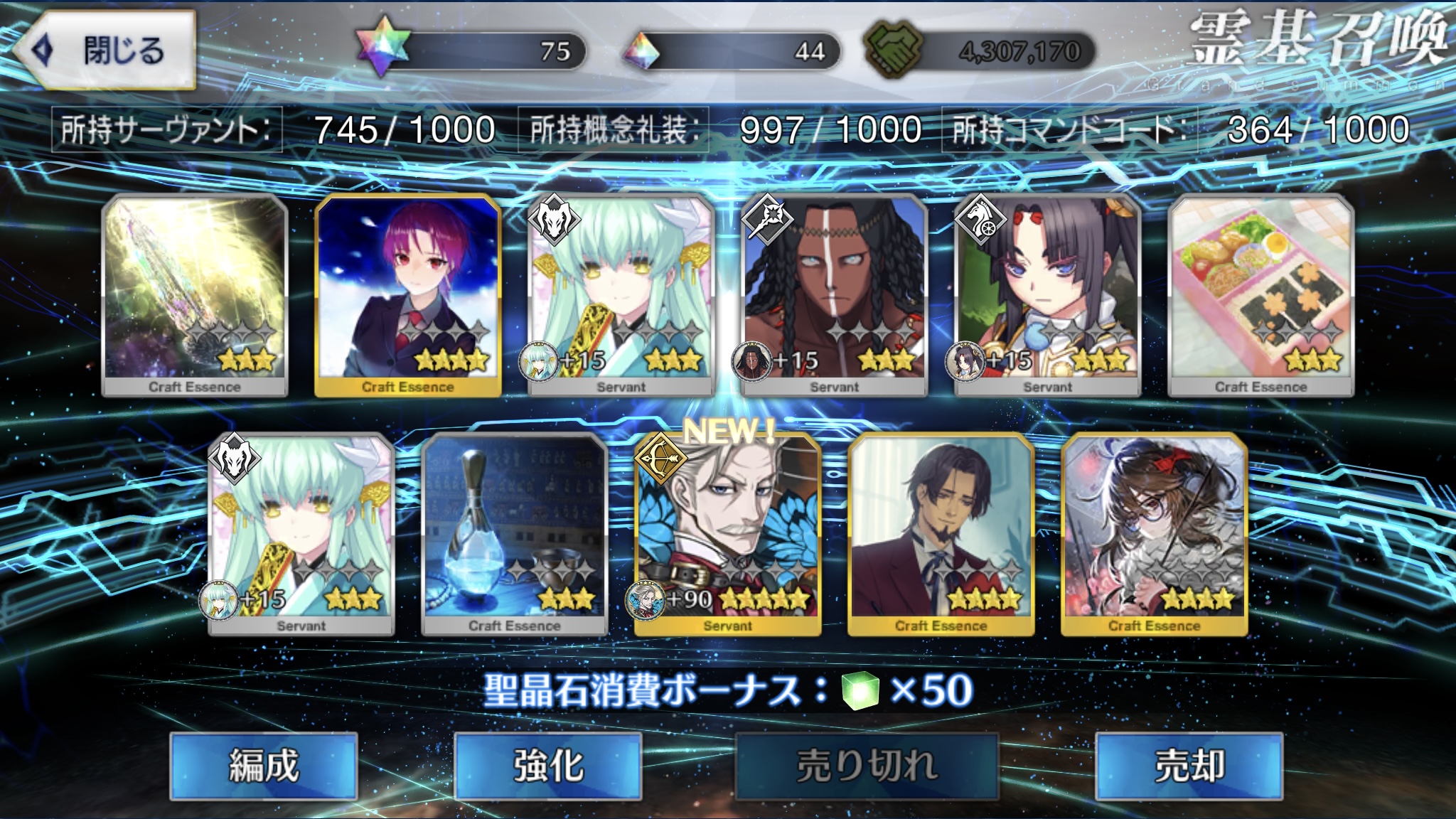Viewport: 1456px width, 819px height.
Task: Close the summon results screen
Action: tap(105, 50)
